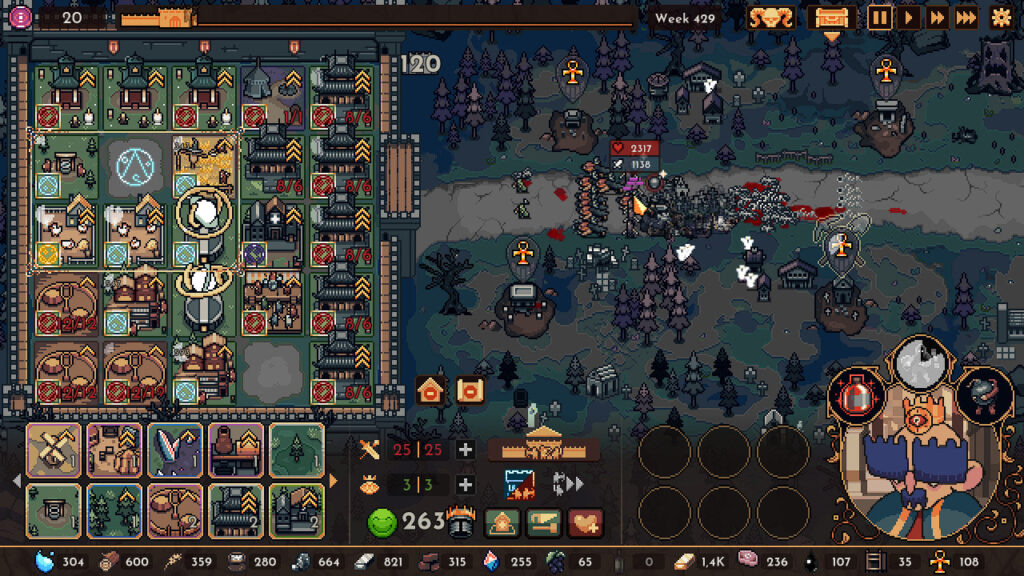1024x576 pixels.
Task: Click the hammer and saw build button
Action: tap(543, 521)
